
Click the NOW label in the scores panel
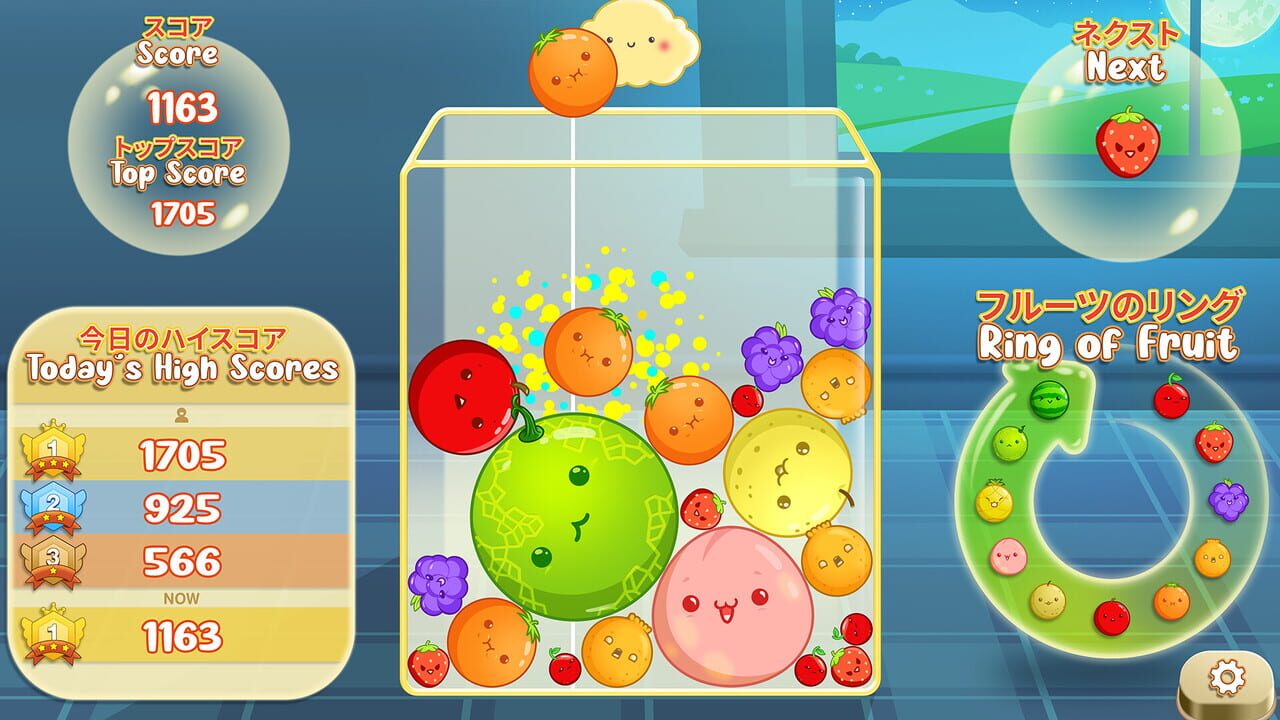(x=182, y=597)
